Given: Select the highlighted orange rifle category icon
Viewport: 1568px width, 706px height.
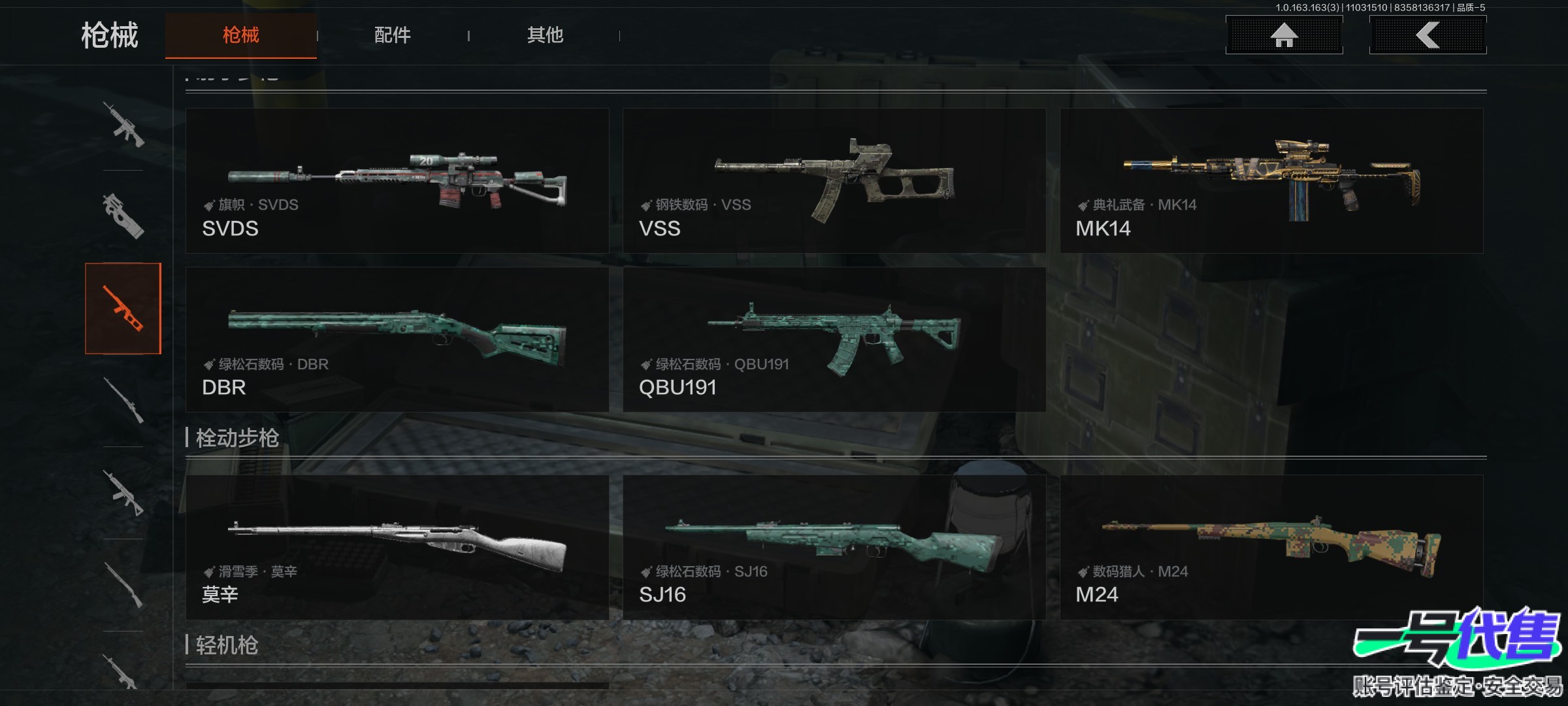Looking at the screenshot, I should click(123, 309).
